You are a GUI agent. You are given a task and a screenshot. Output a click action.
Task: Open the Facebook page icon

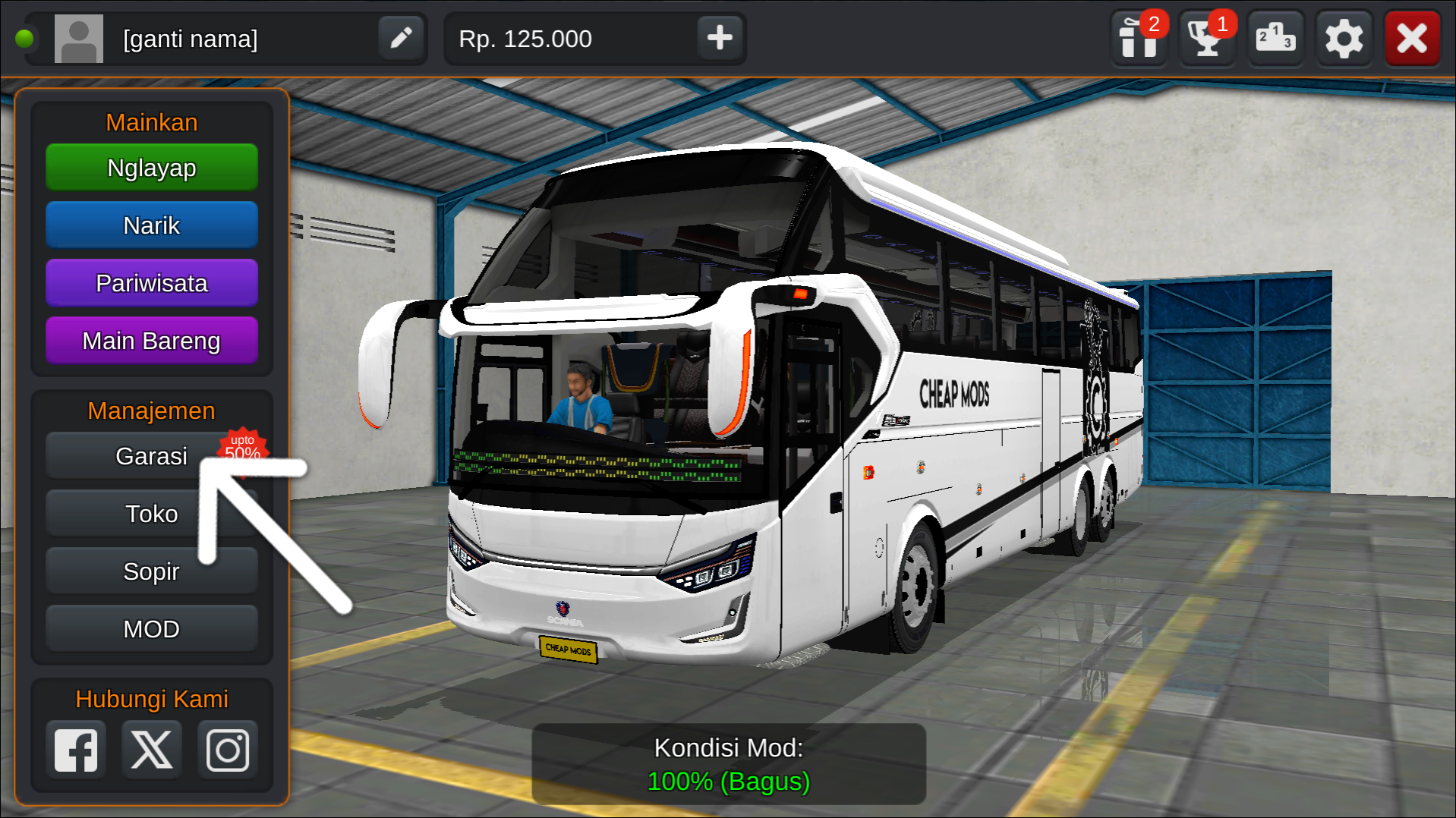tap(75, 749)
